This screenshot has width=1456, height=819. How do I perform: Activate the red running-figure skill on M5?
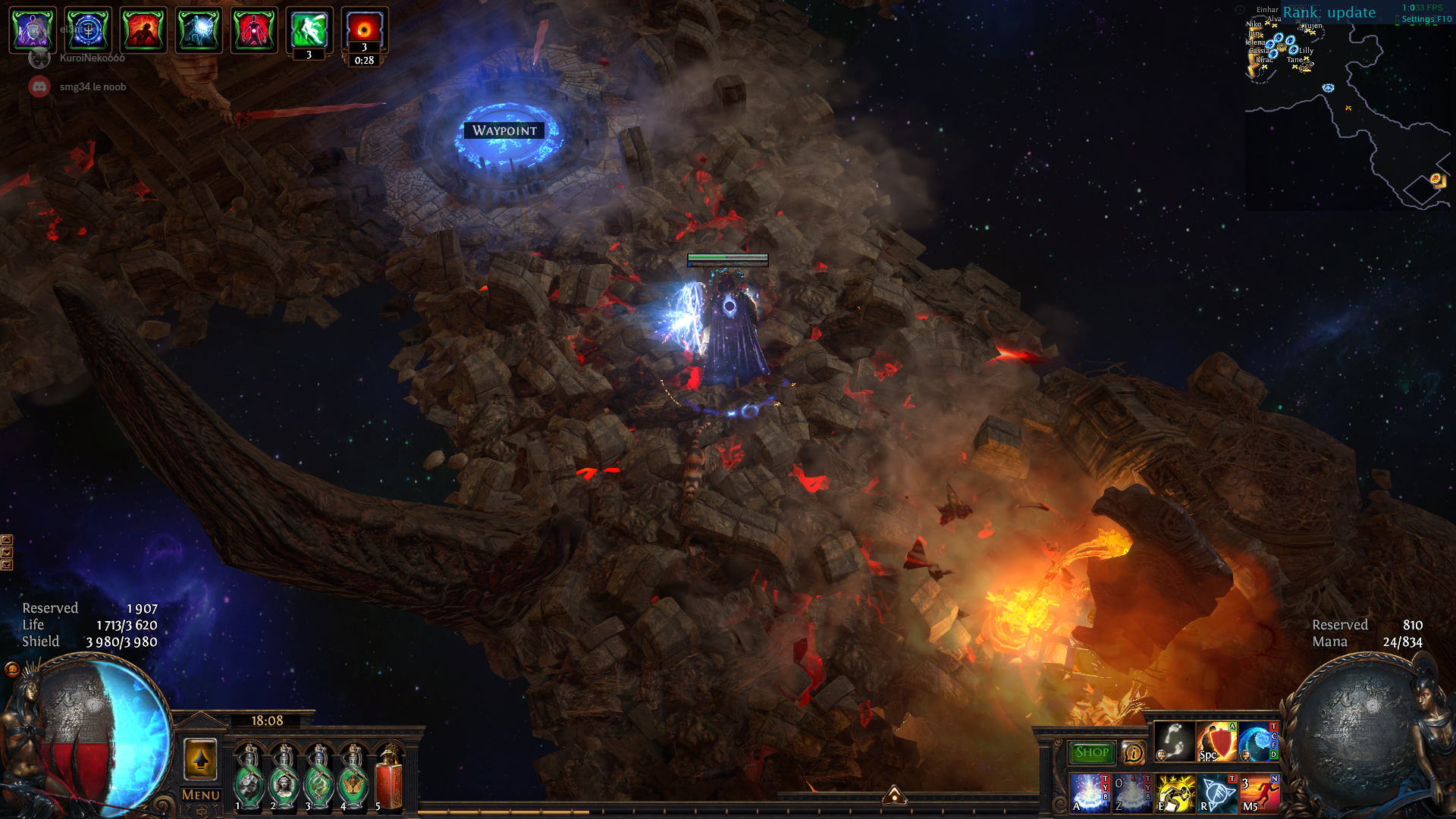(1260, 793)
